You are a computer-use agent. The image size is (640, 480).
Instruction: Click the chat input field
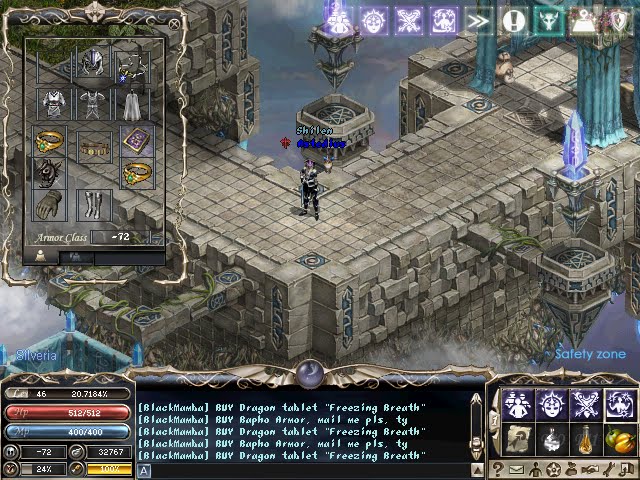pos(300,469)
